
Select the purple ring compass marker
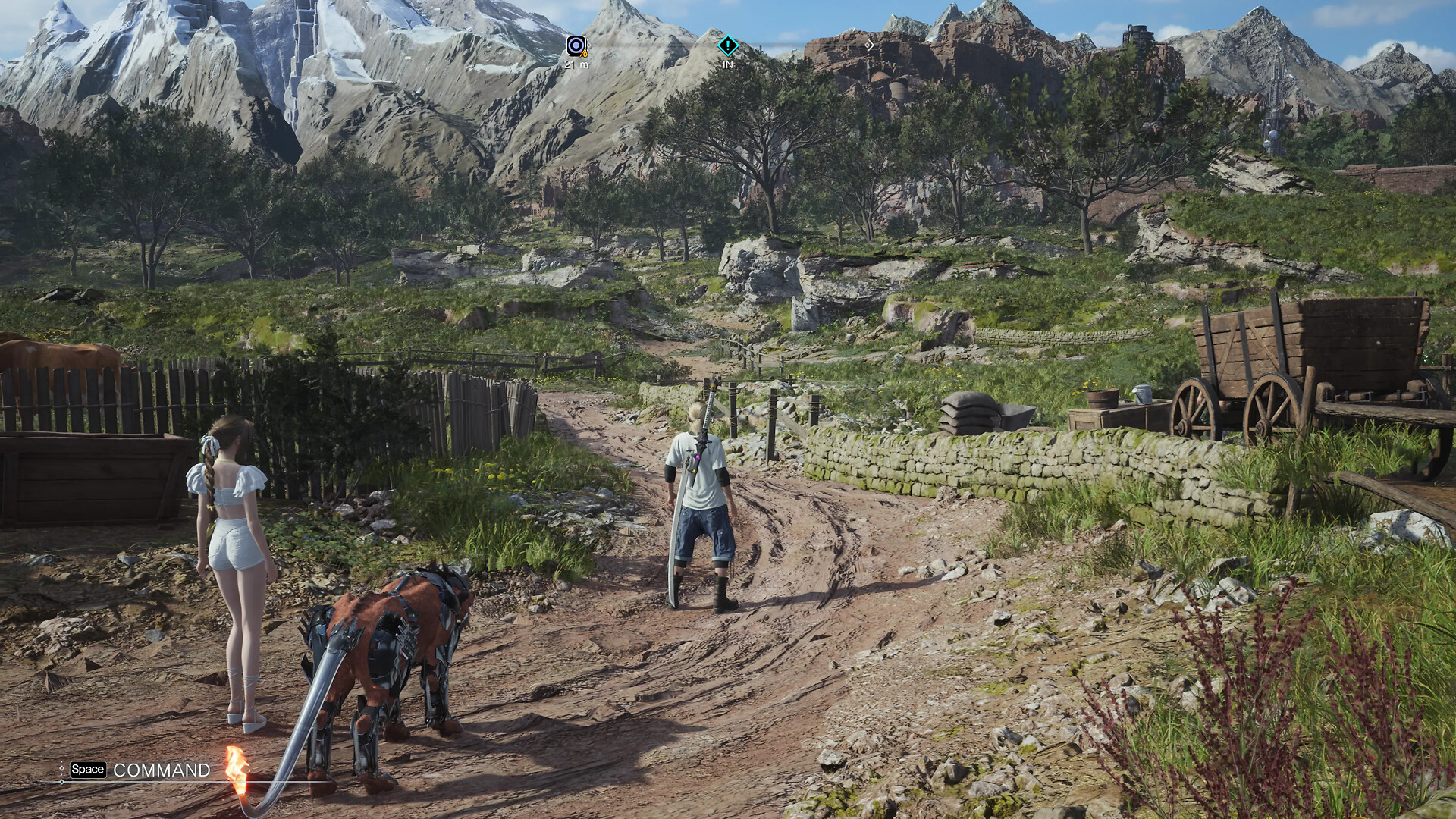pos(576,46)
